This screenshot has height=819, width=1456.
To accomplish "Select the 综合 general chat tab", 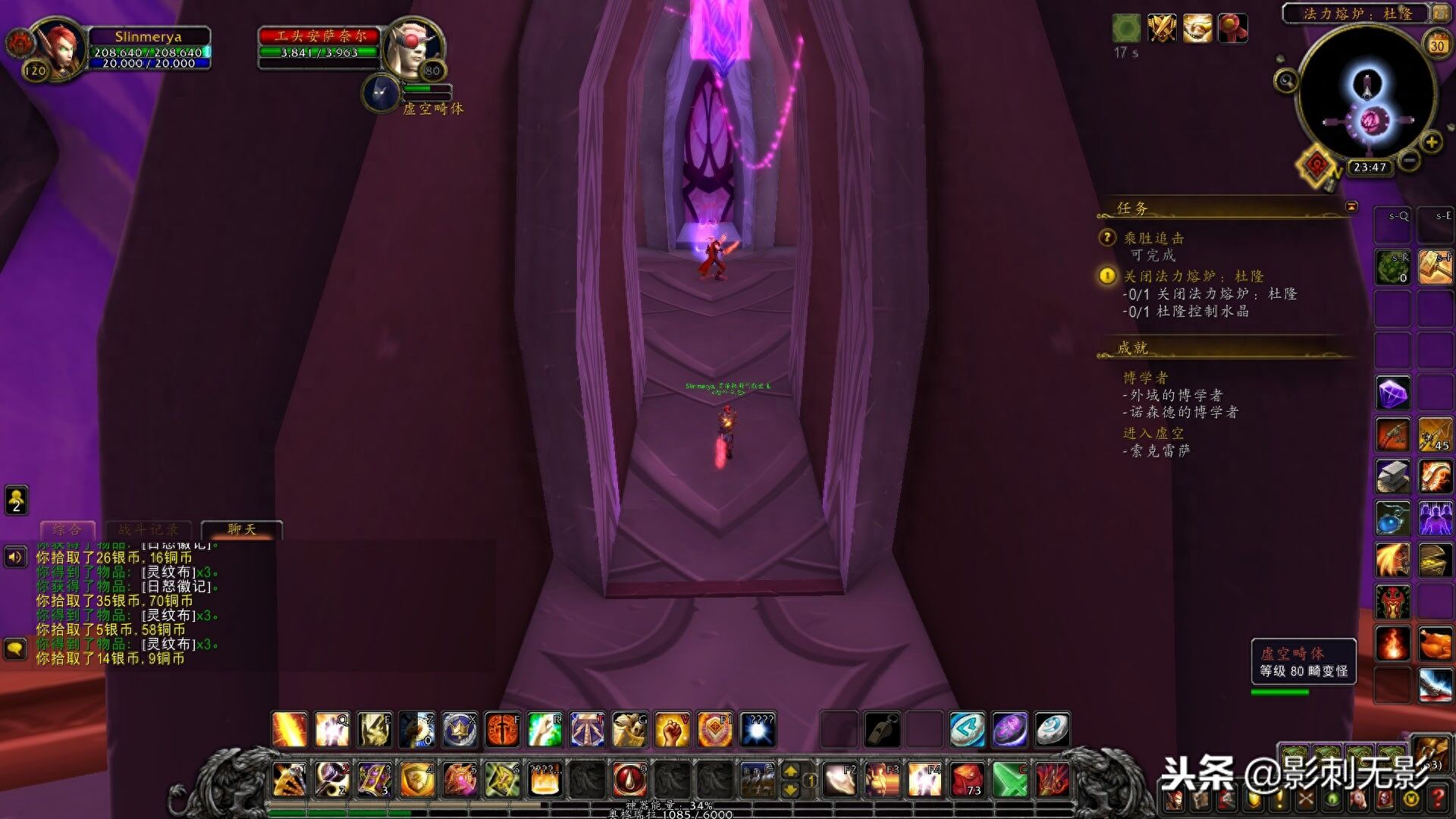I will tap(67, 529).
